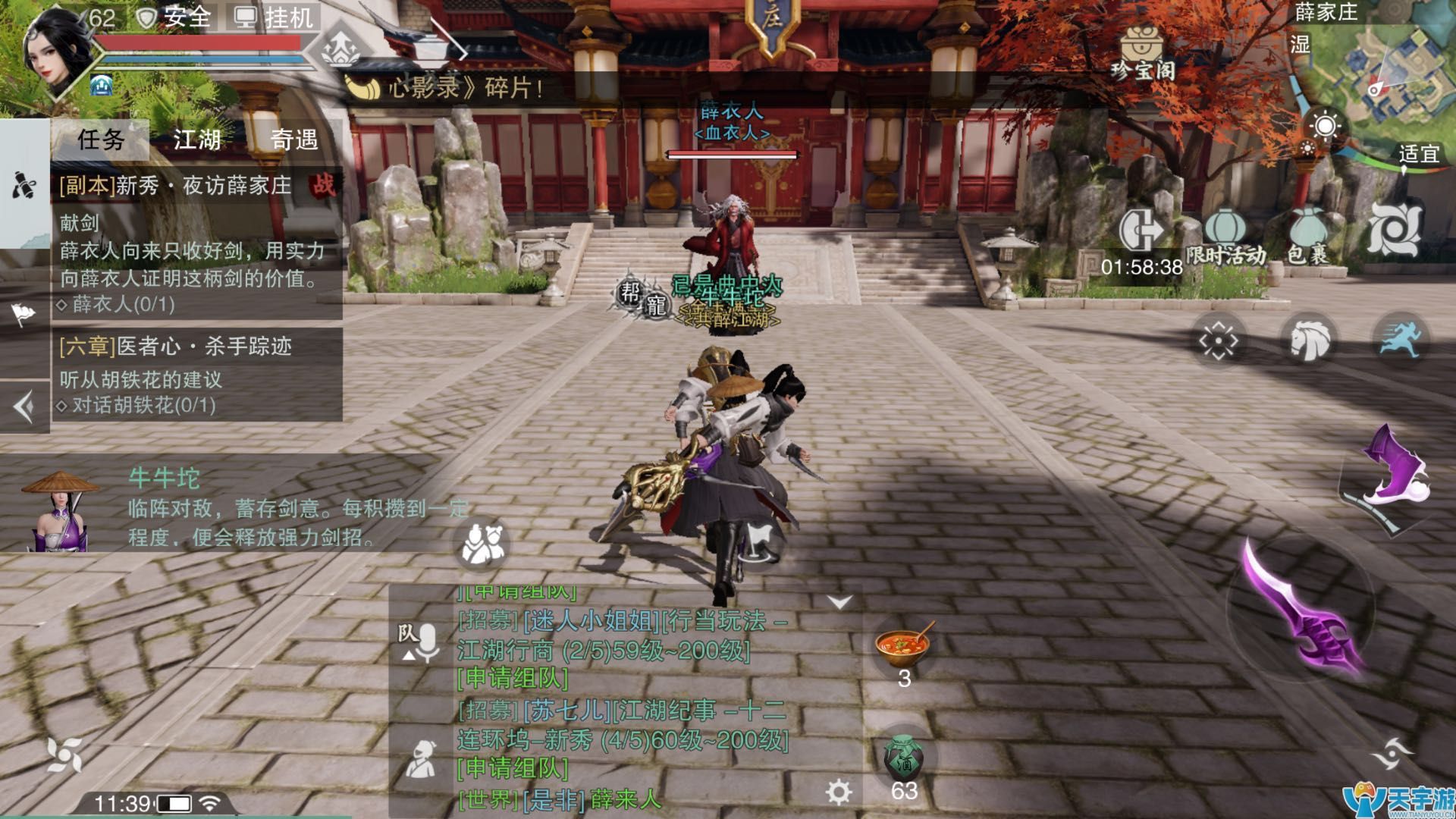
Task: Use the red soup food item
Action: click(903, 646)
